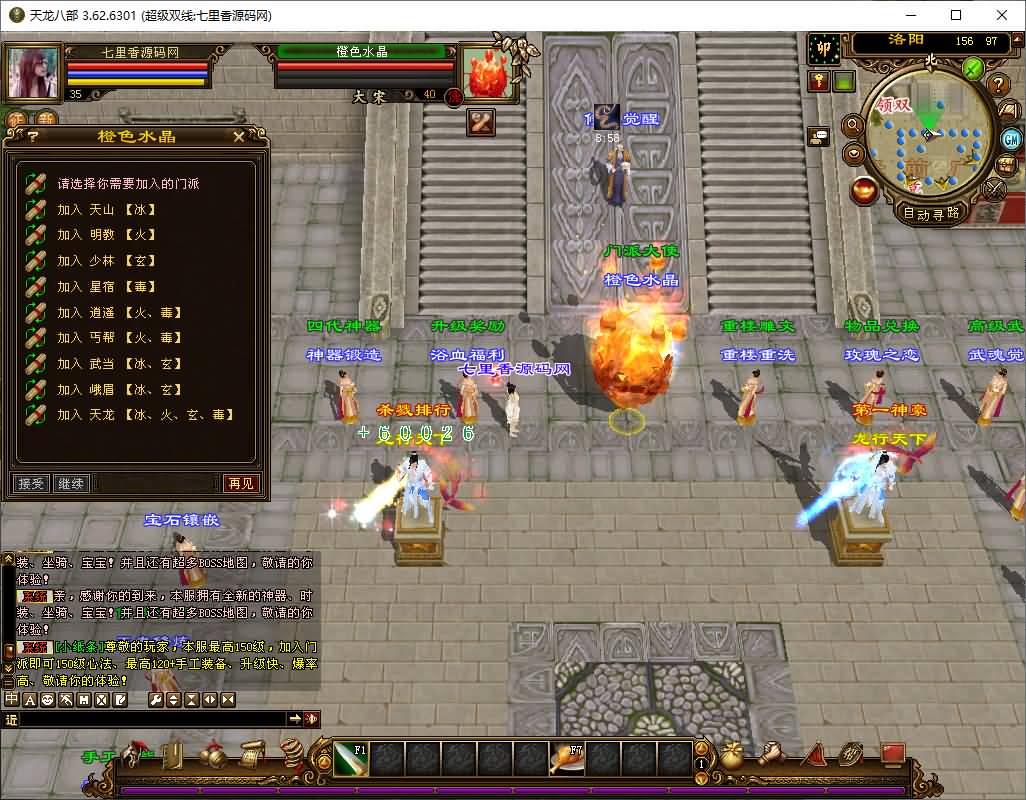
Task: Click the 再见 goodbye button
Action: [240, 484]
